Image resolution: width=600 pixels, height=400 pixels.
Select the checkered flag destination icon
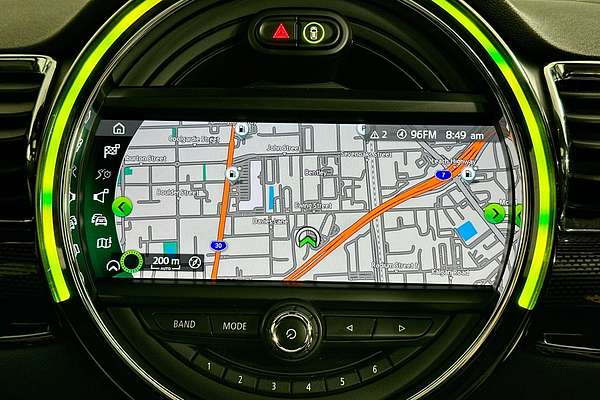(x=110, y=151)
